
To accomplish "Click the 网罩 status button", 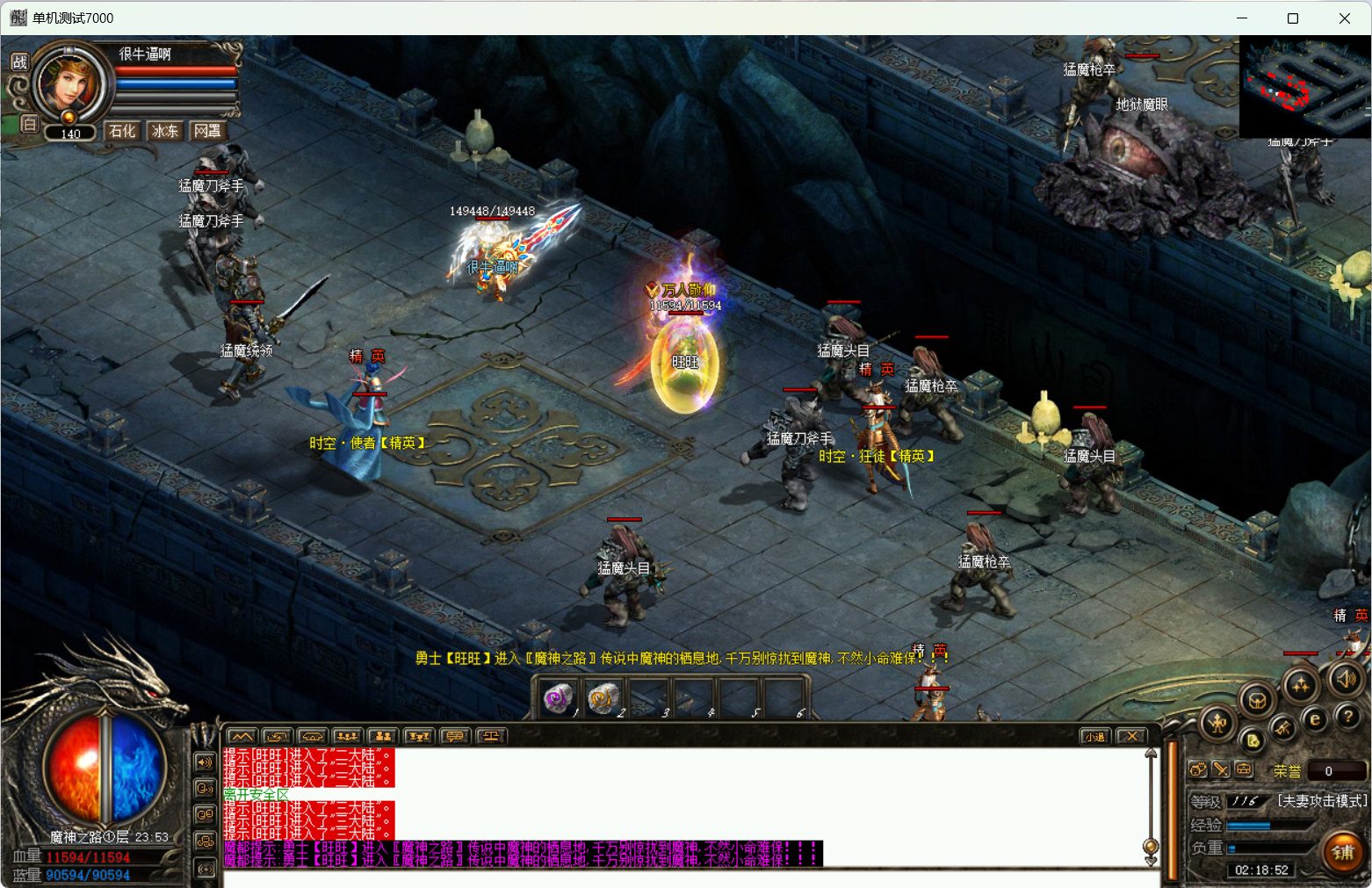I will pyautogui.click(x=208, y=131).
